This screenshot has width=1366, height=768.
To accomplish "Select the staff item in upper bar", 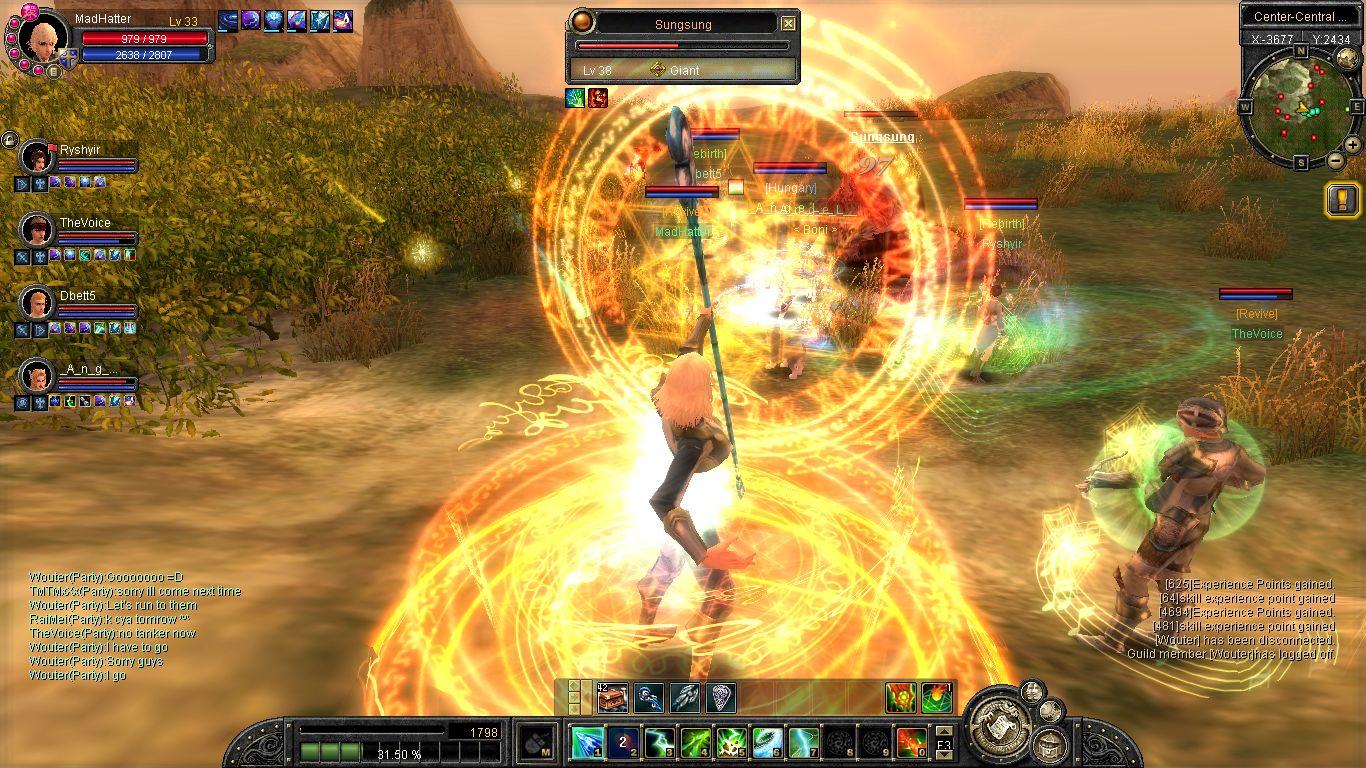I will 648,697.
